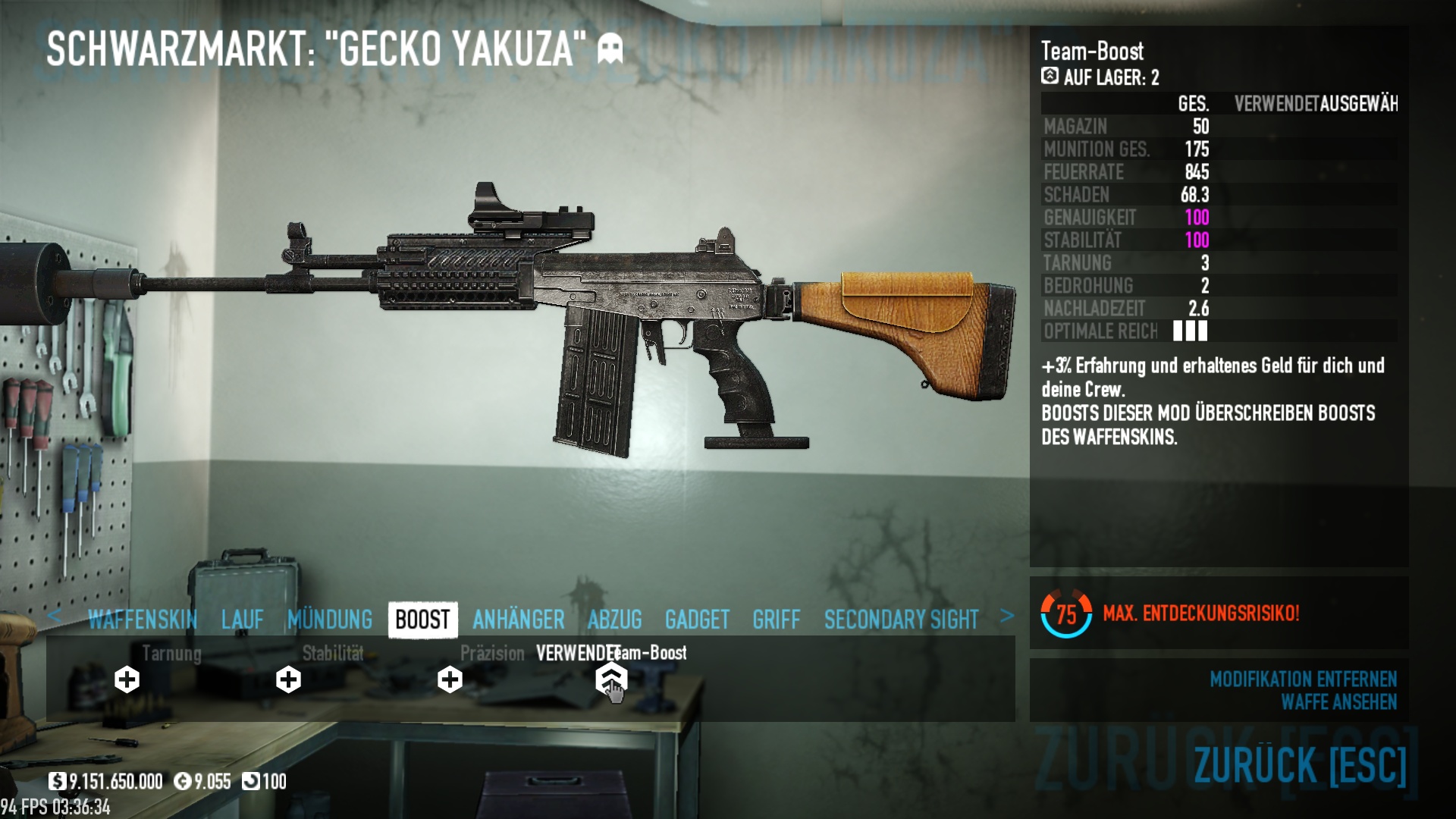
Task: Open the Gadget tab
Action: click(697, 620)
